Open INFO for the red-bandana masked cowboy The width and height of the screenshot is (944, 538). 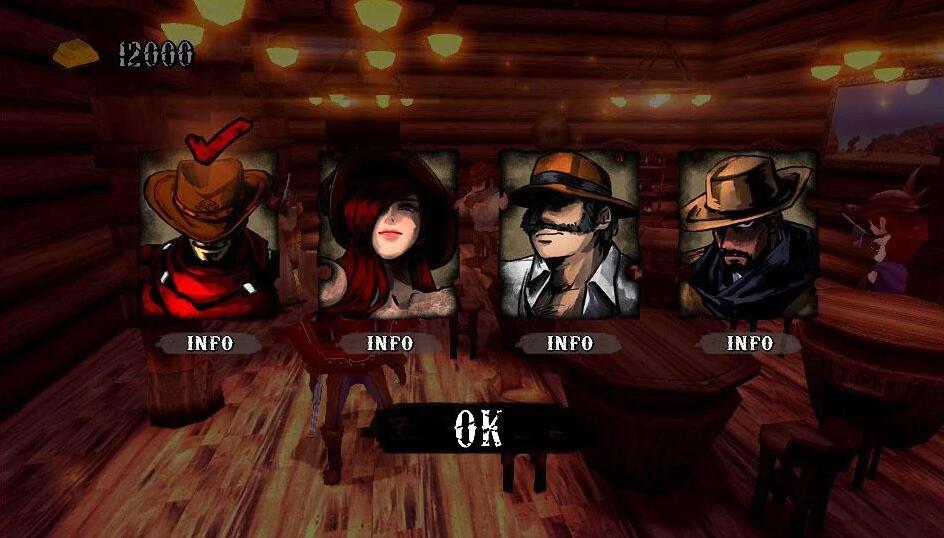[209, 343]
